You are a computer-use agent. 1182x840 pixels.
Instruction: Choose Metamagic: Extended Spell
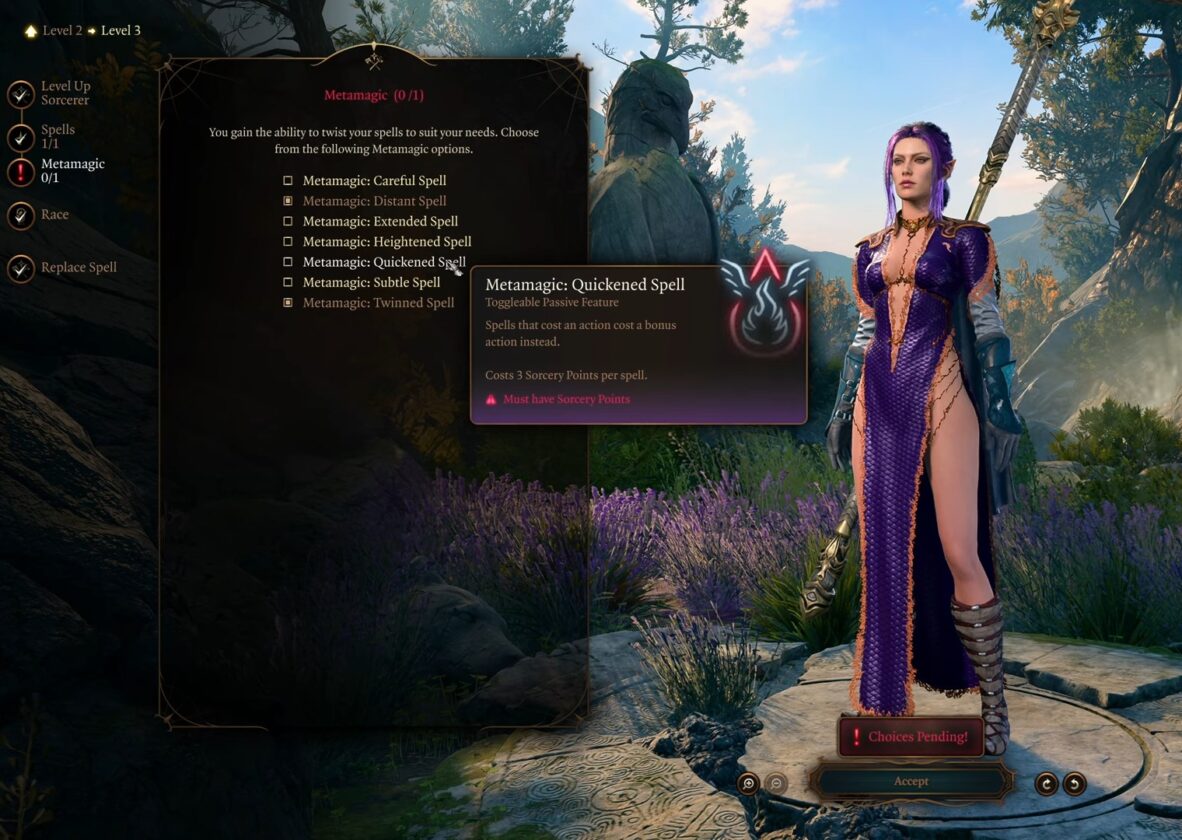point(288,221)
